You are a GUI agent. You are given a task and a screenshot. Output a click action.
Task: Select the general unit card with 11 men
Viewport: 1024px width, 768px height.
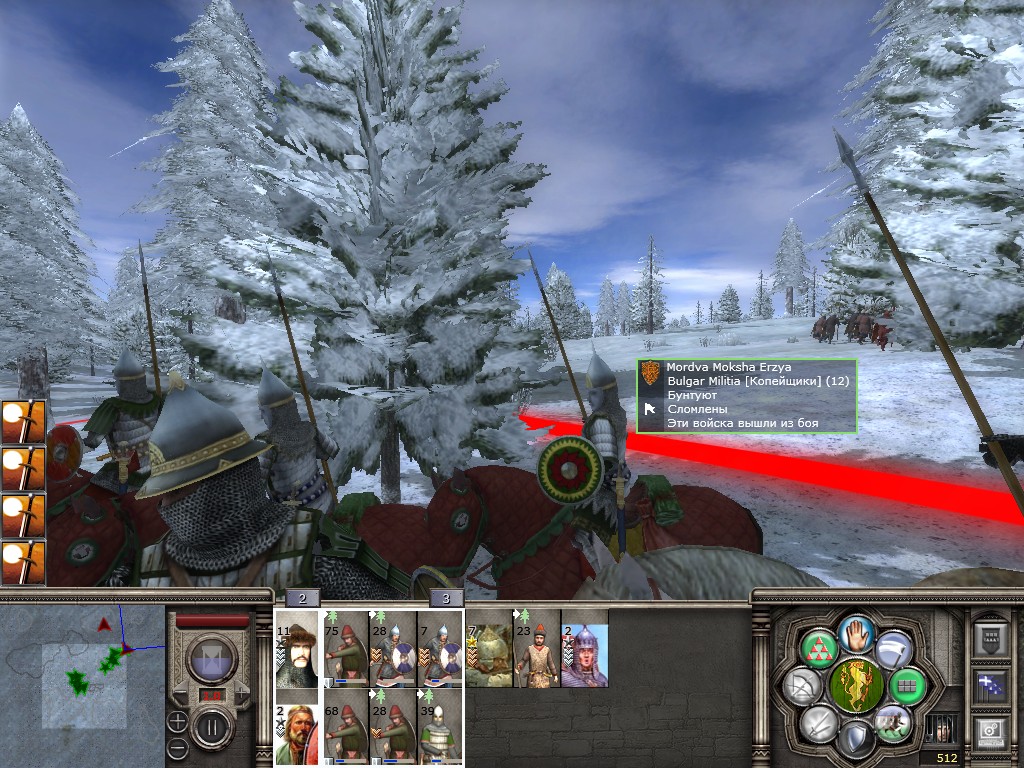tap(297, 648)
